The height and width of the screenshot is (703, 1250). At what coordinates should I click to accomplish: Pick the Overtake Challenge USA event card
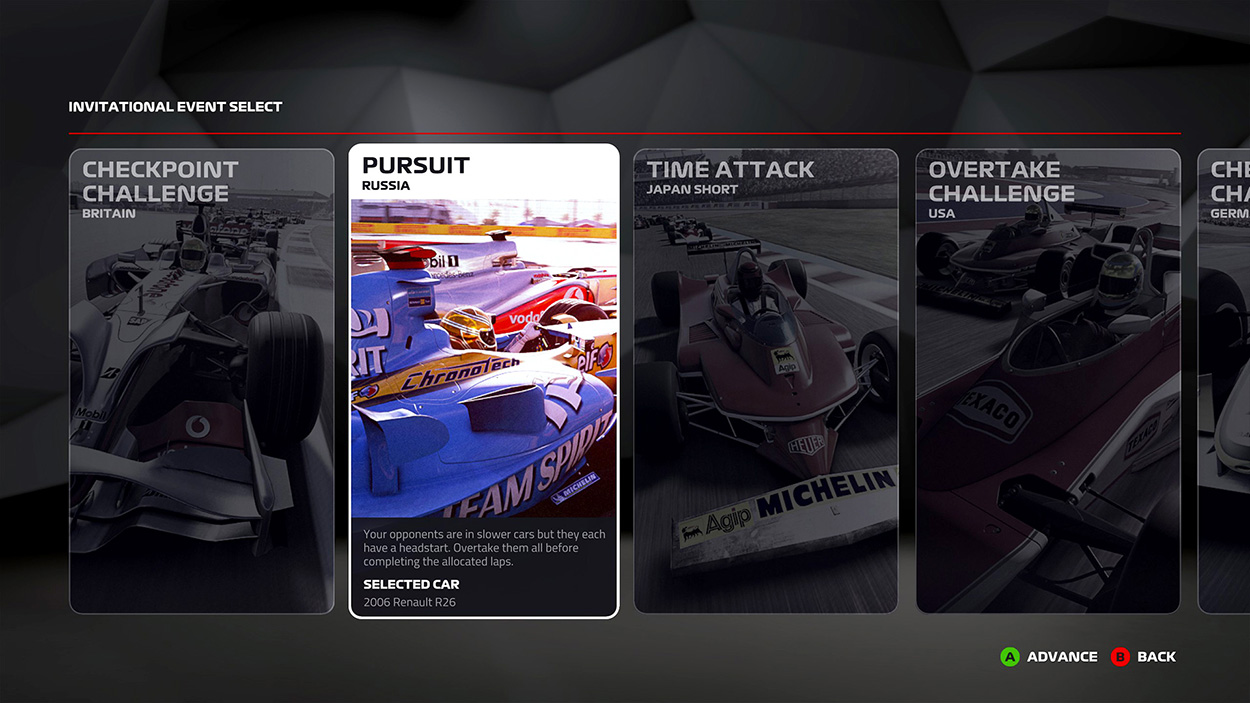(x=1048, y=381)
